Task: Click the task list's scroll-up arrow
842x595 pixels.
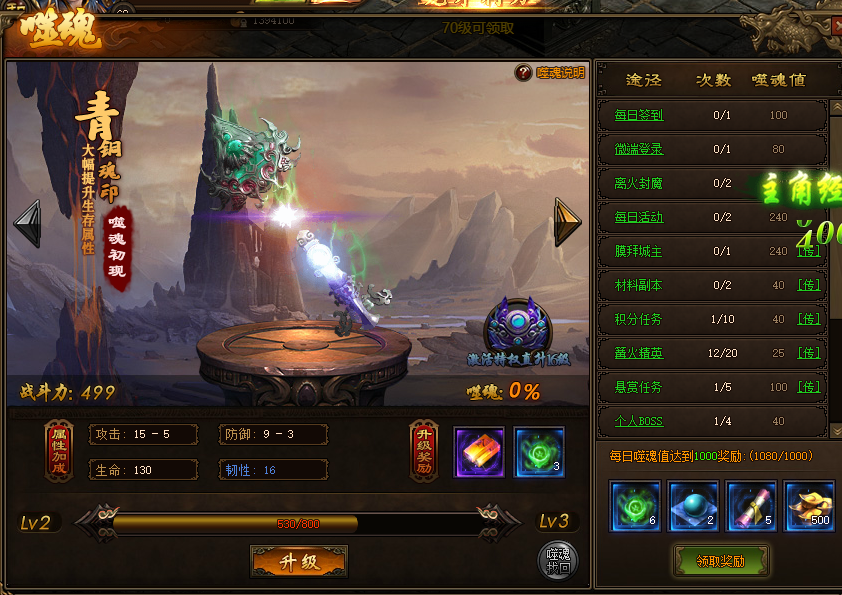Action: [x=836, y=106]
